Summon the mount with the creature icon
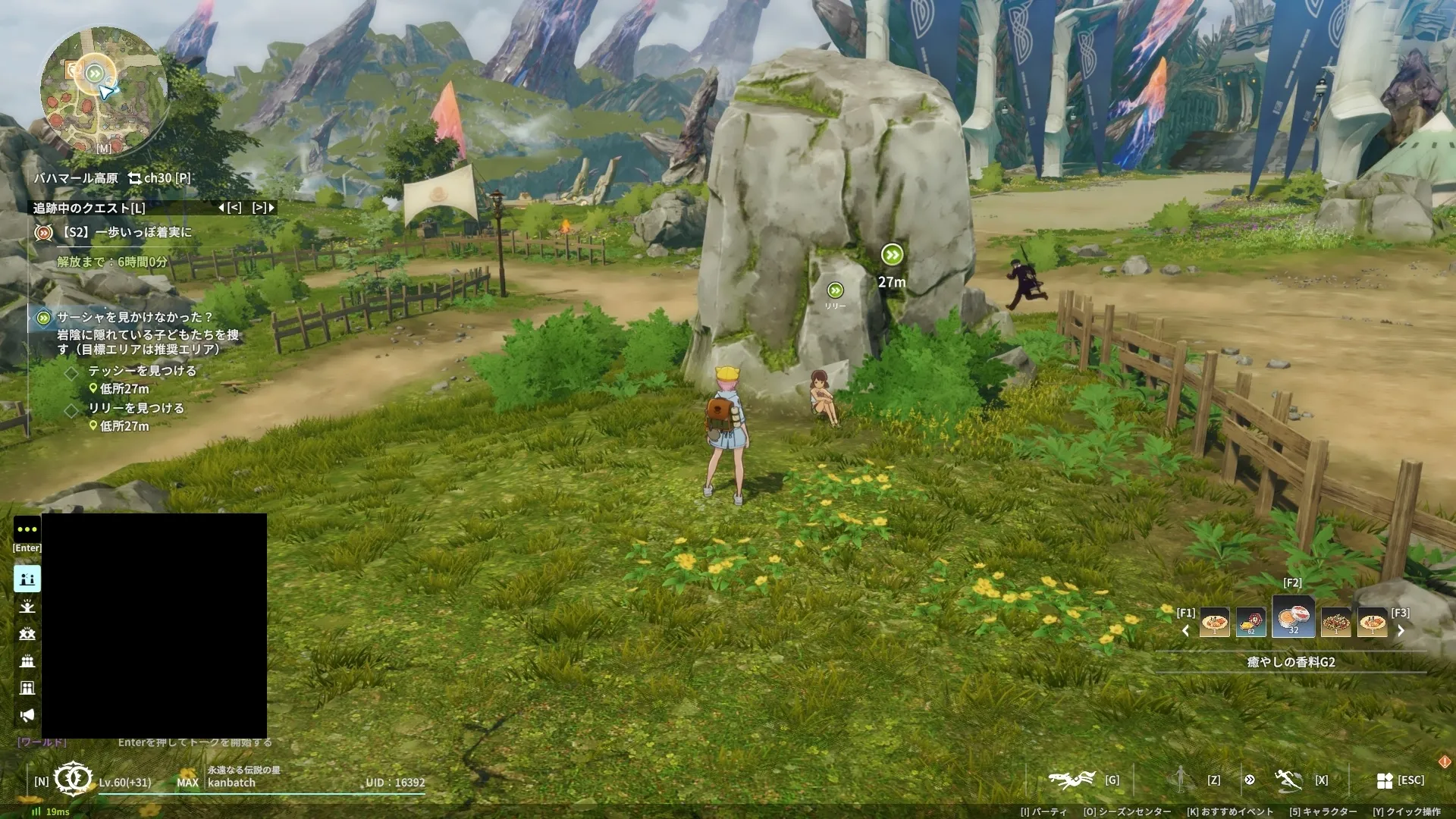1456x819 pixels. [1071, 780]
